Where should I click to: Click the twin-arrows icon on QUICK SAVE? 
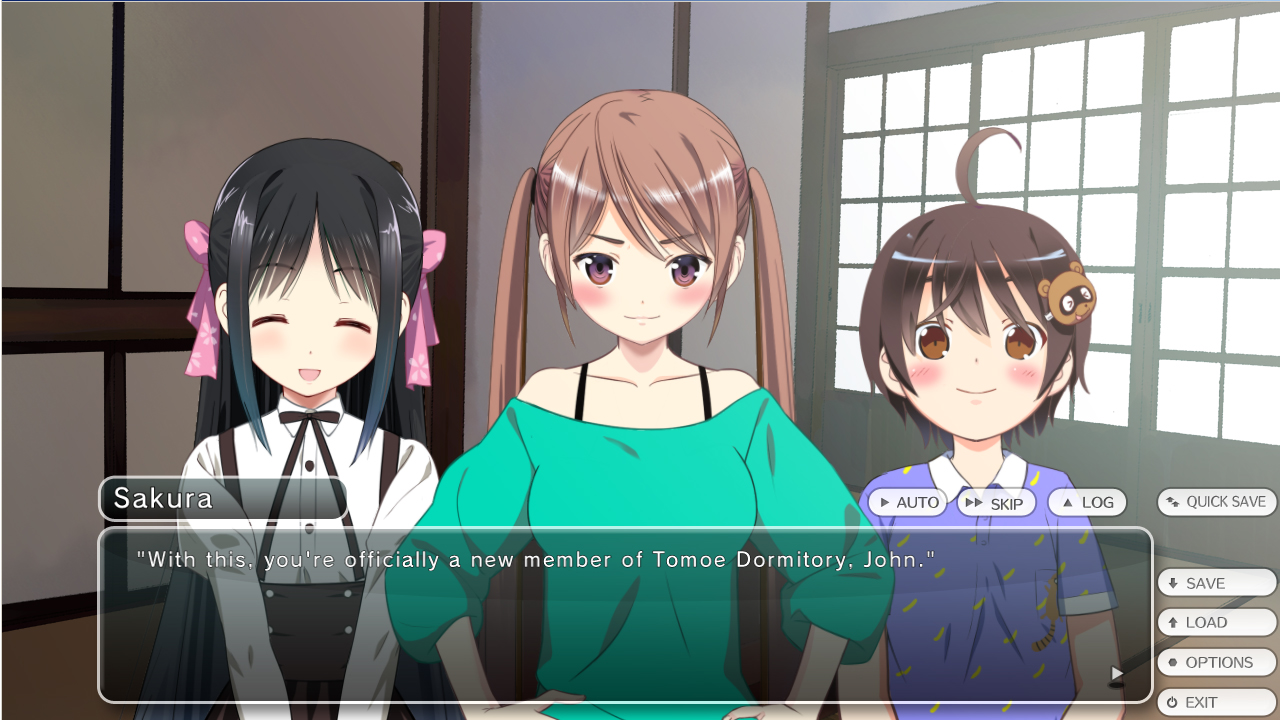[x=1171, y=502]
